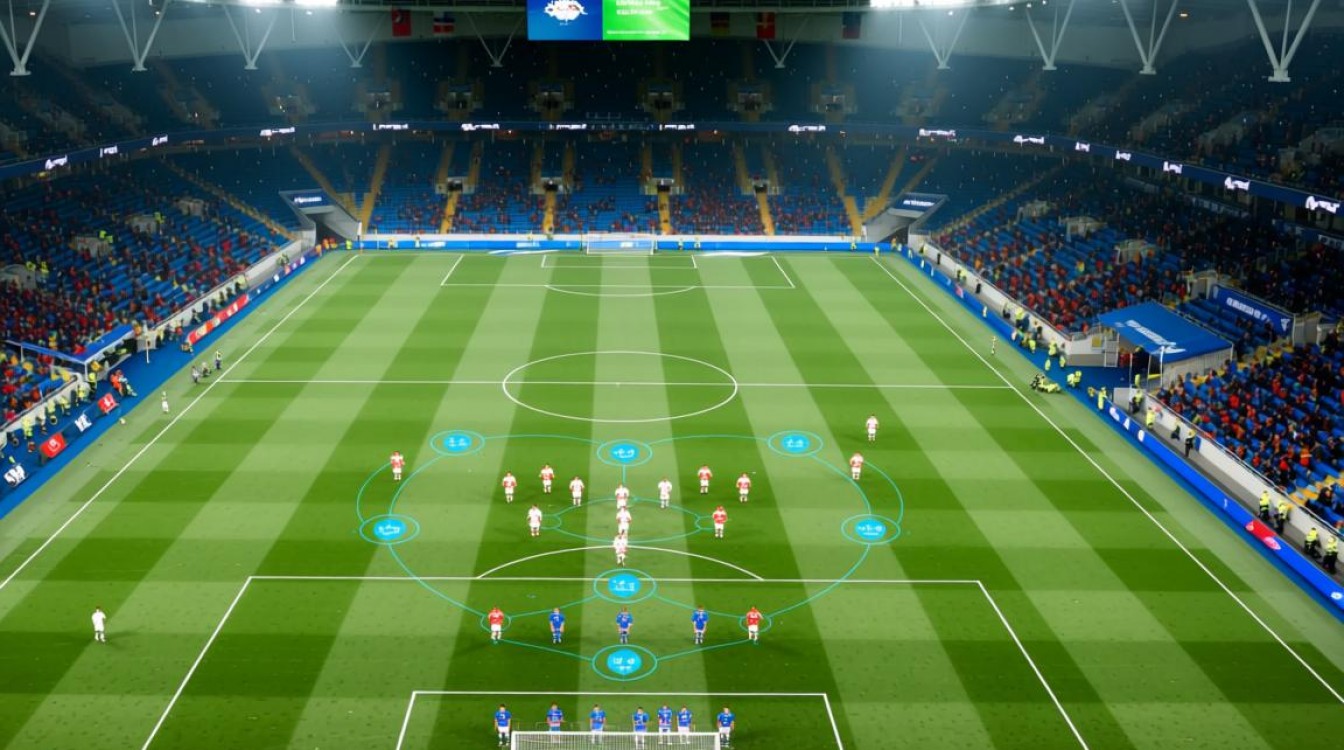Choose the cyan node on the penalty arc

(624, 585)
